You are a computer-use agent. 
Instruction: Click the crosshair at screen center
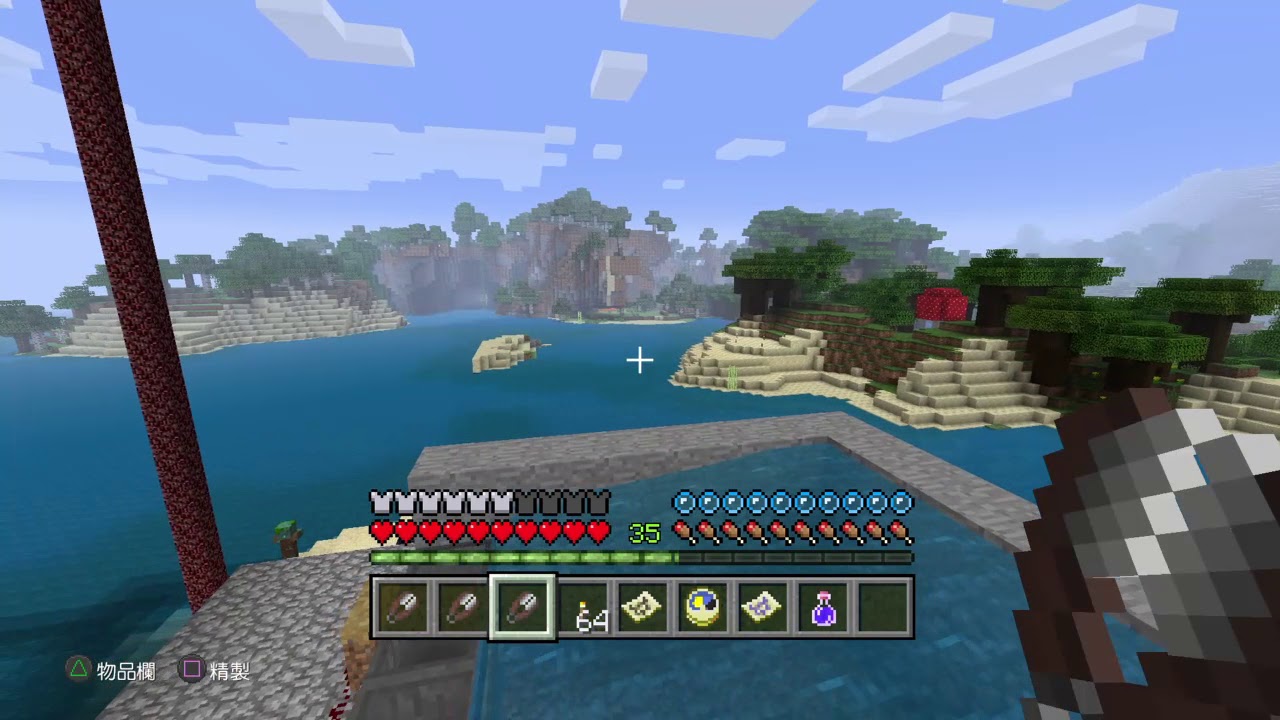[x=640, y=360]
